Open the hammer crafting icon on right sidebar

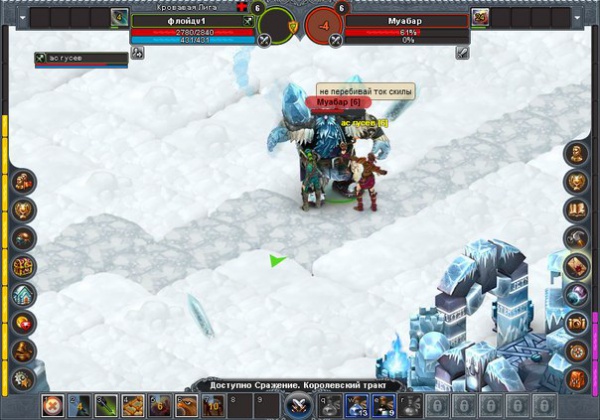(577, 238)
